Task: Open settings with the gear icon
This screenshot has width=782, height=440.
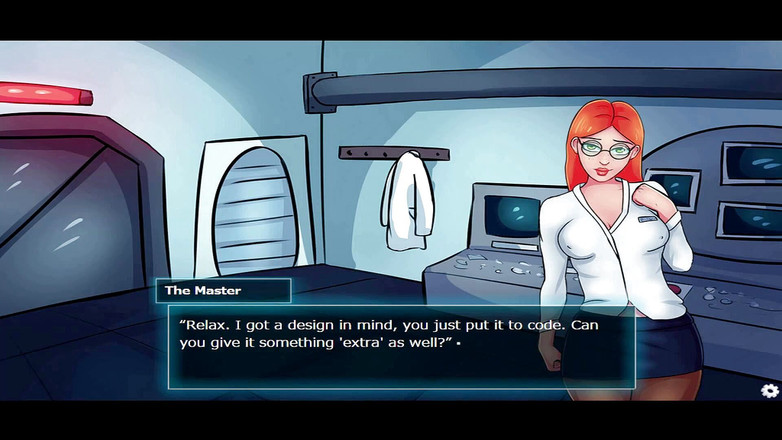Action: 769,390
